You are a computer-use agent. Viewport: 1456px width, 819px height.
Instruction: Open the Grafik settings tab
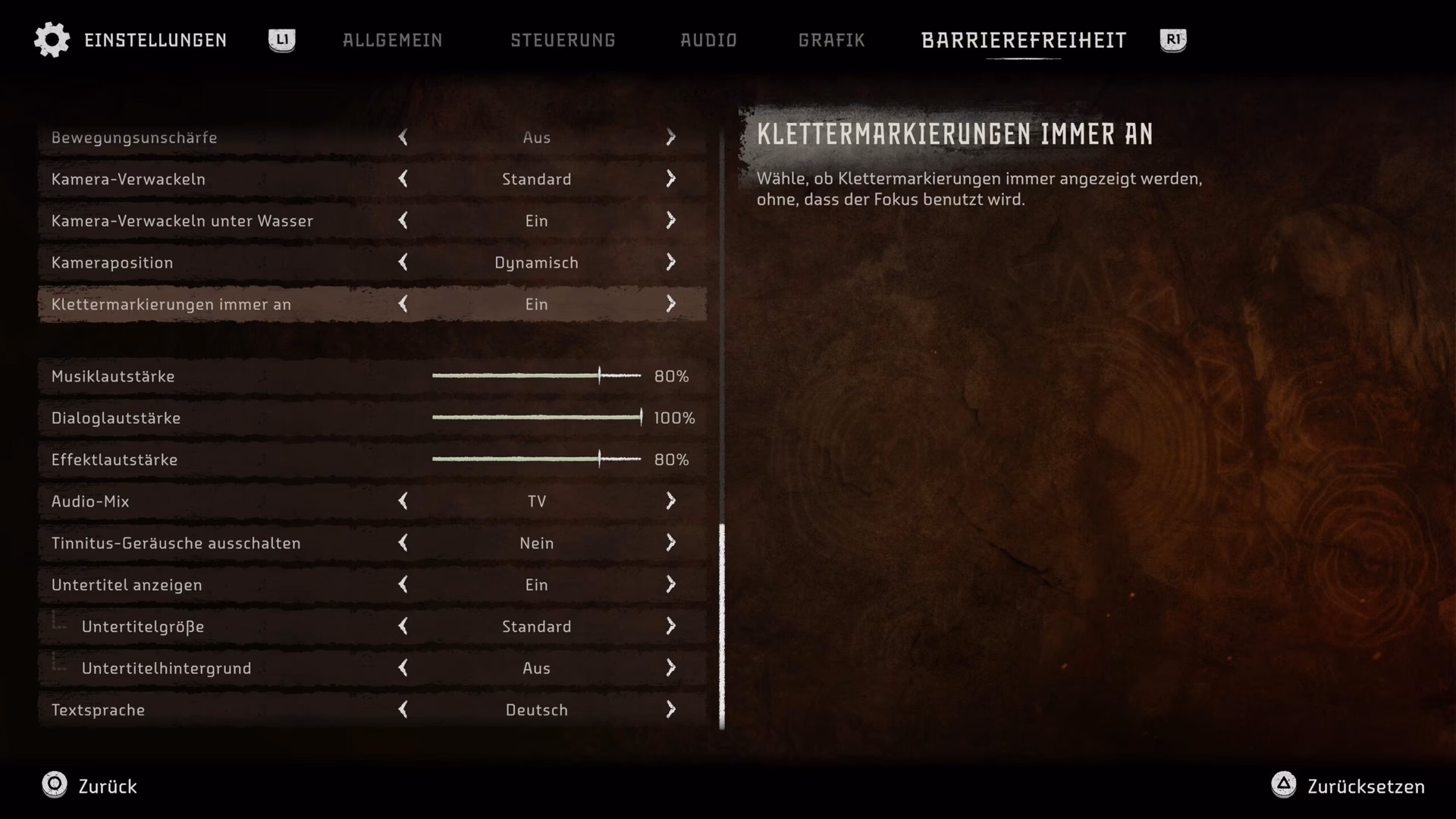831,40
